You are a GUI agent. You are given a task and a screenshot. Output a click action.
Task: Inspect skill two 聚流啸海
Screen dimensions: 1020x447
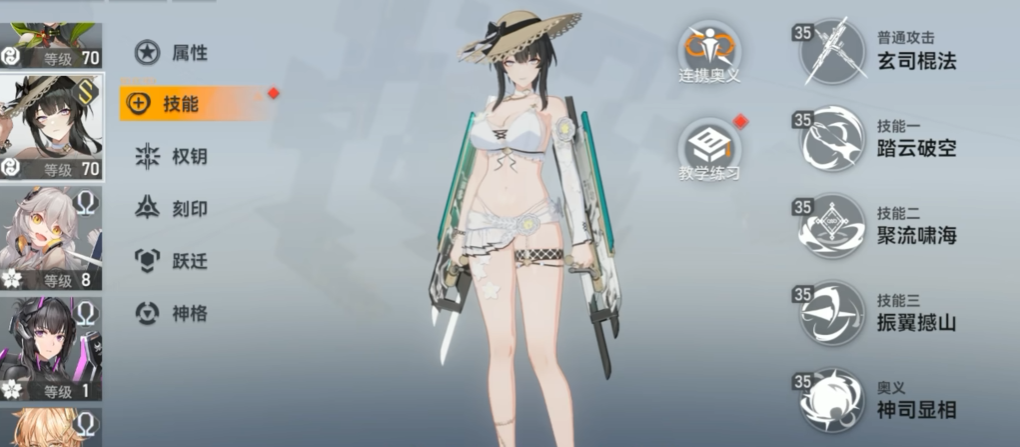(832, 227)
